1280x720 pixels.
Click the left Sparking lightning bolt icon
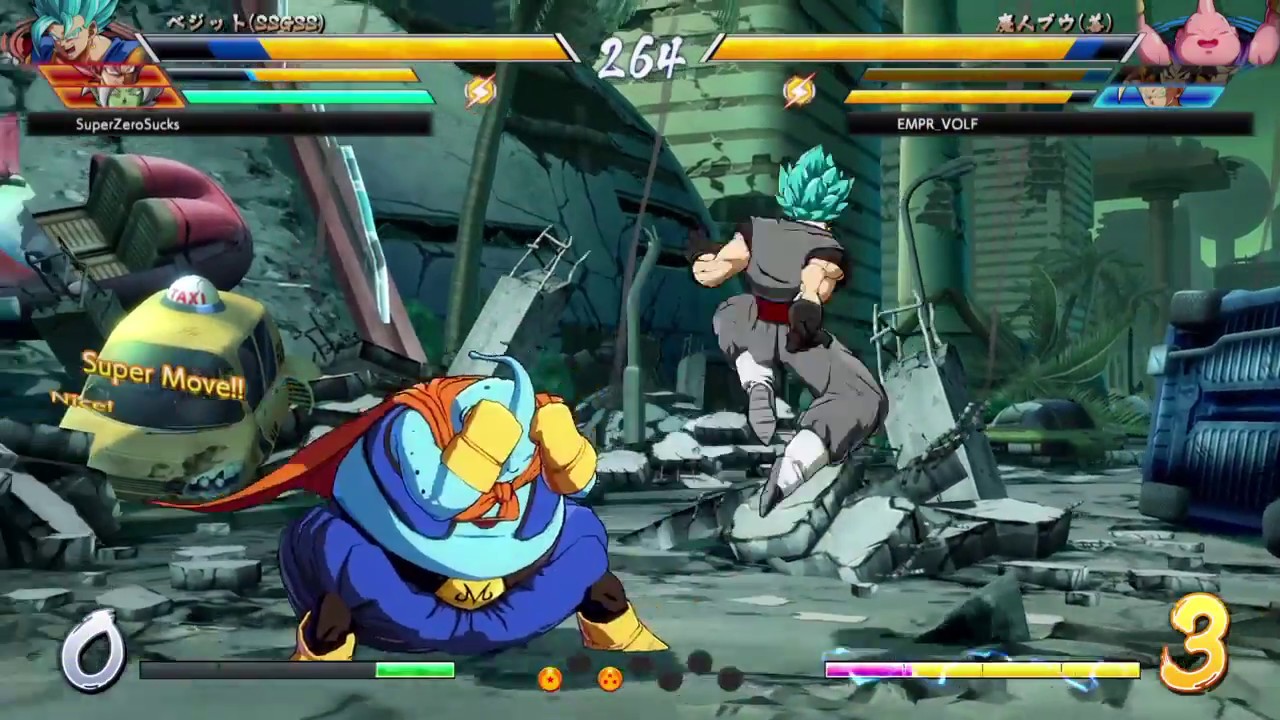tap(479, 91)
